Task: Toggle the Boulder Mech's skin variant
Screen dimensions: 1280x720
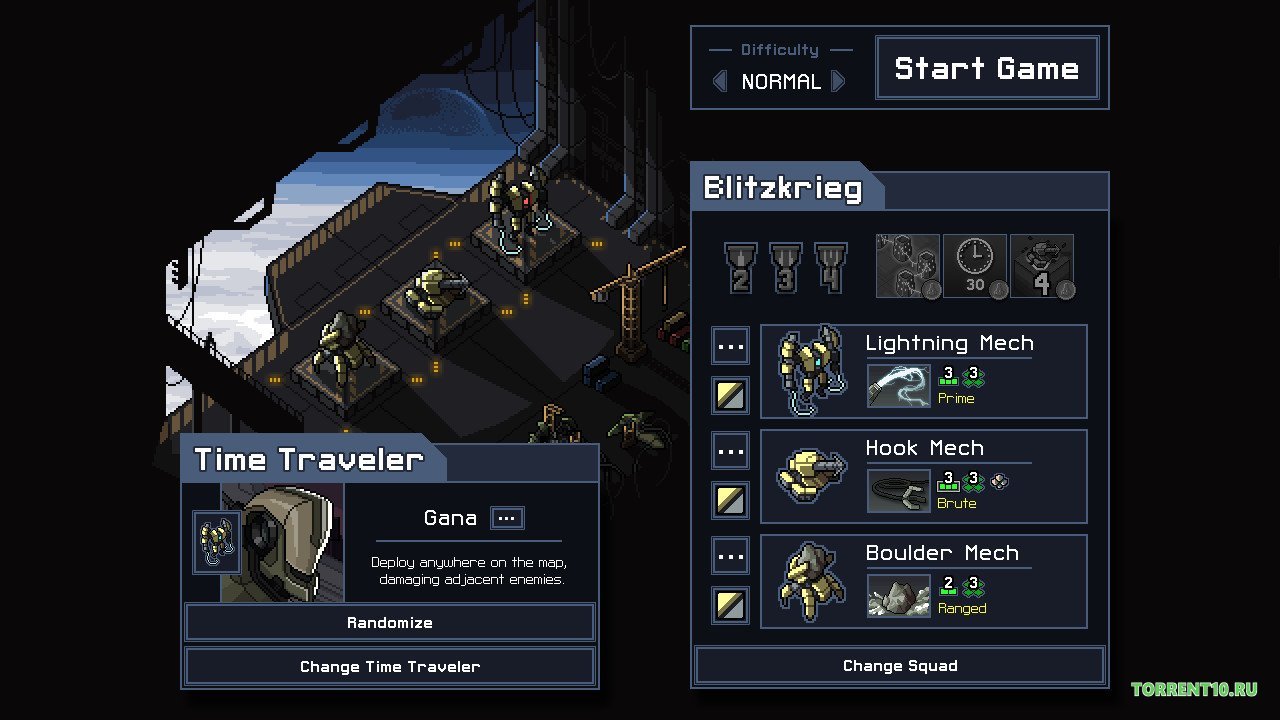Action: click(730, 605)
